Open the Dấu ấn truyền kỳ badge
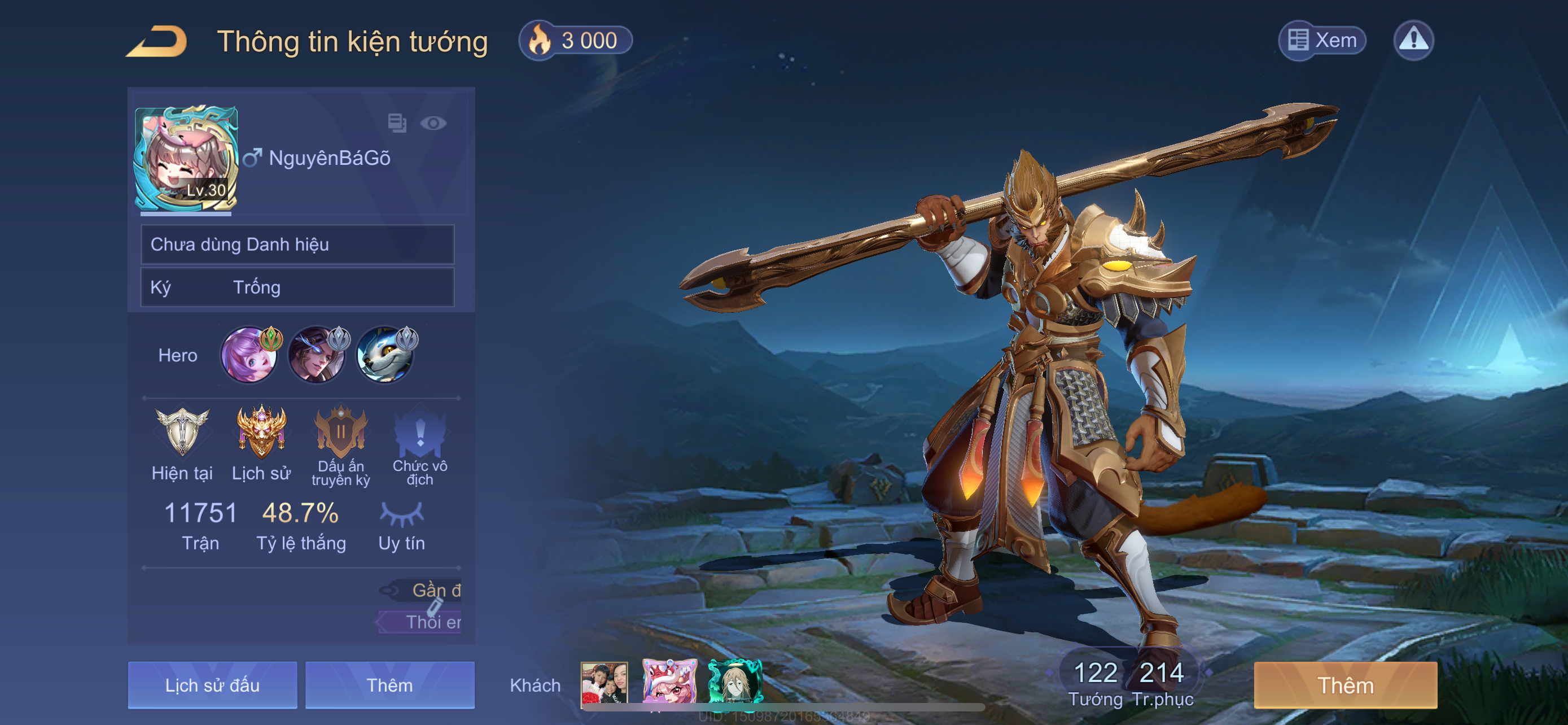 pyautogui.click(x=340, y=432)
